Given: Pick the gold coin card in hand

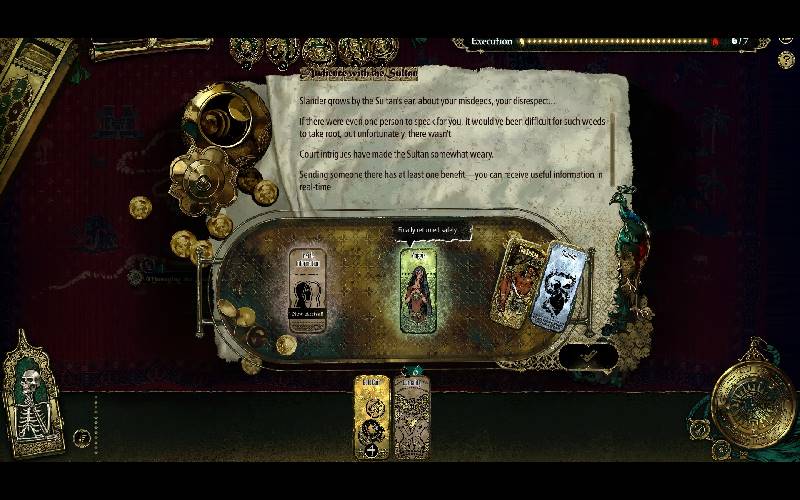Looking at the screenshot, I should point(371,415).
